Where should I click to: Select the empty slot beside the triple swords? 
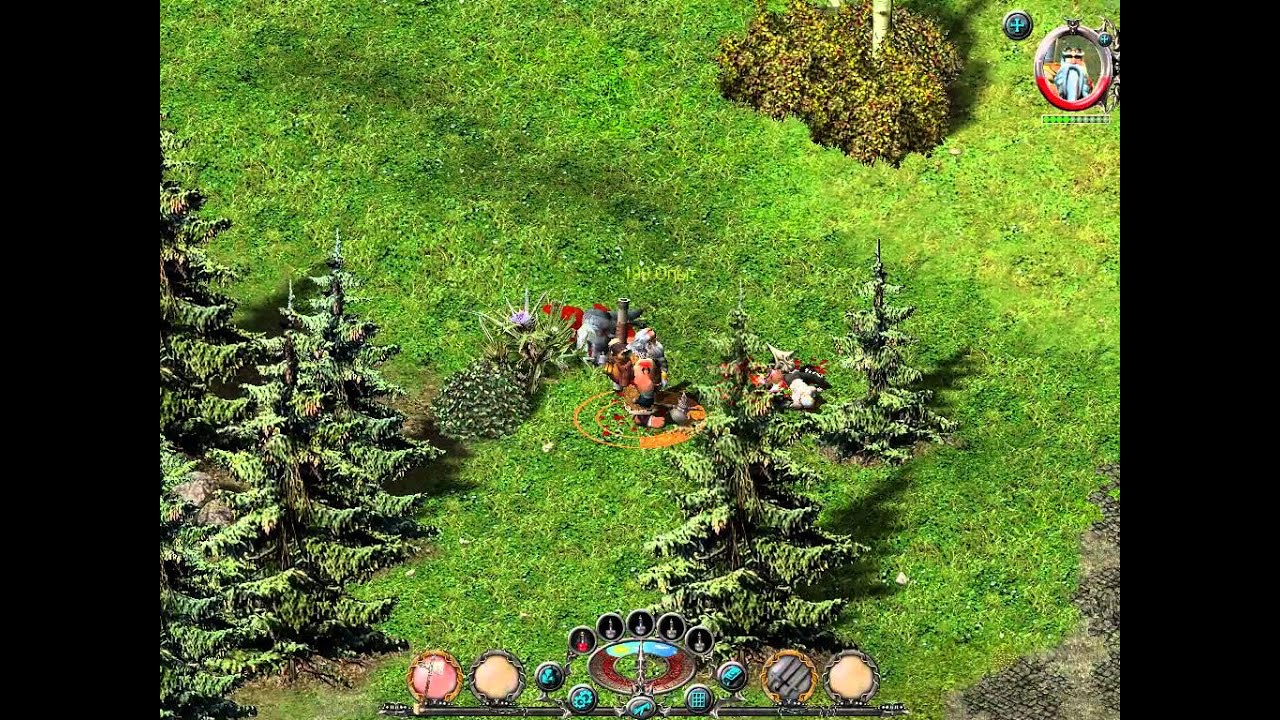(x=851, y=678)
